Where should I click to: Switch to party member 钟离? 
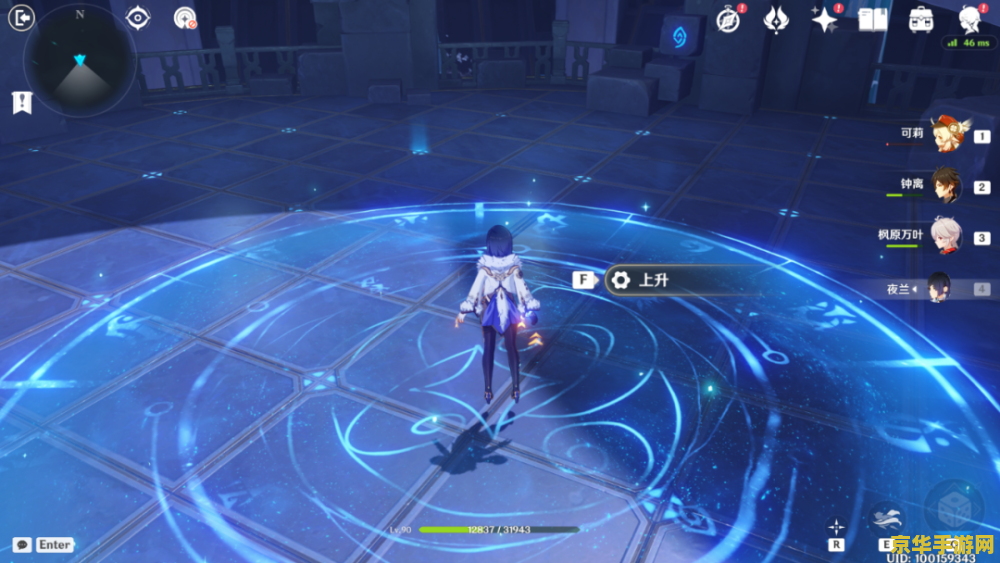[x=946, y=187]
